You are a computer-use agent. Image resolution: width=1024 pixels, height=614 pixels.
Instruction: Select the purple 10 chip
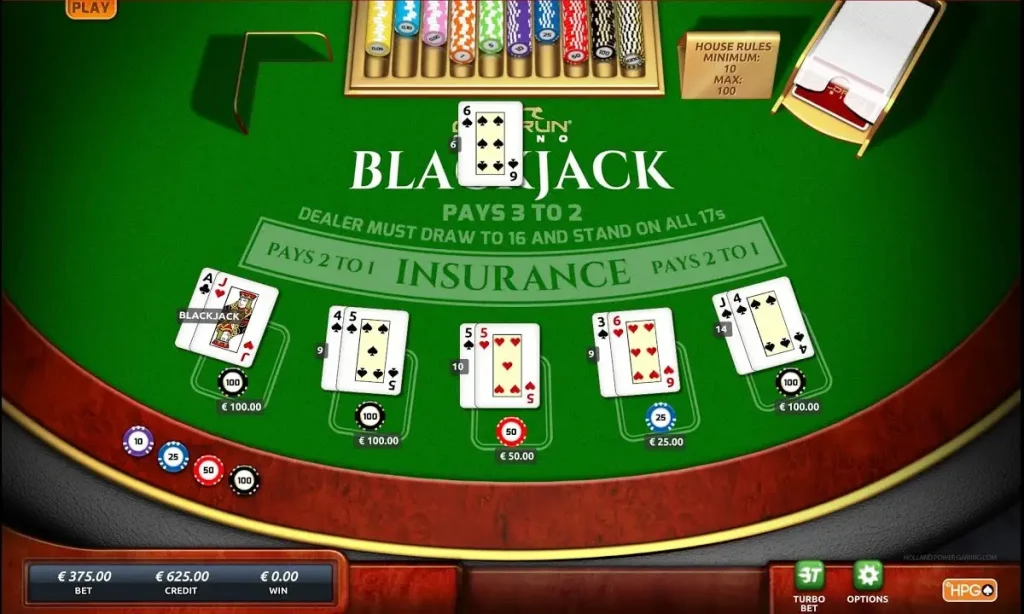(138, 440)
